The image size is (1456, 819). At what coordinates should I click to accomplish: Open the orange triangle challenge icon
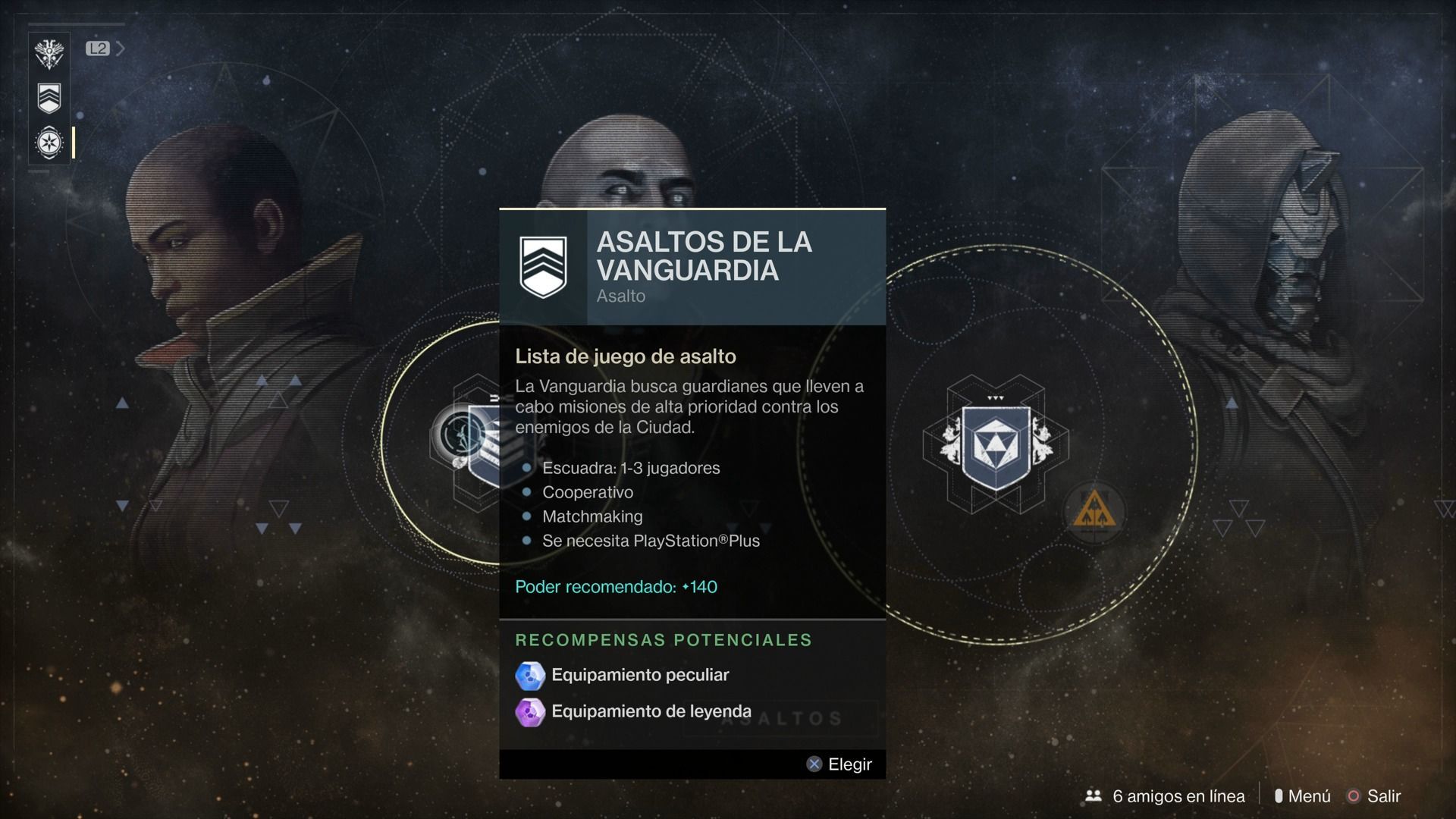point(1094,512)
